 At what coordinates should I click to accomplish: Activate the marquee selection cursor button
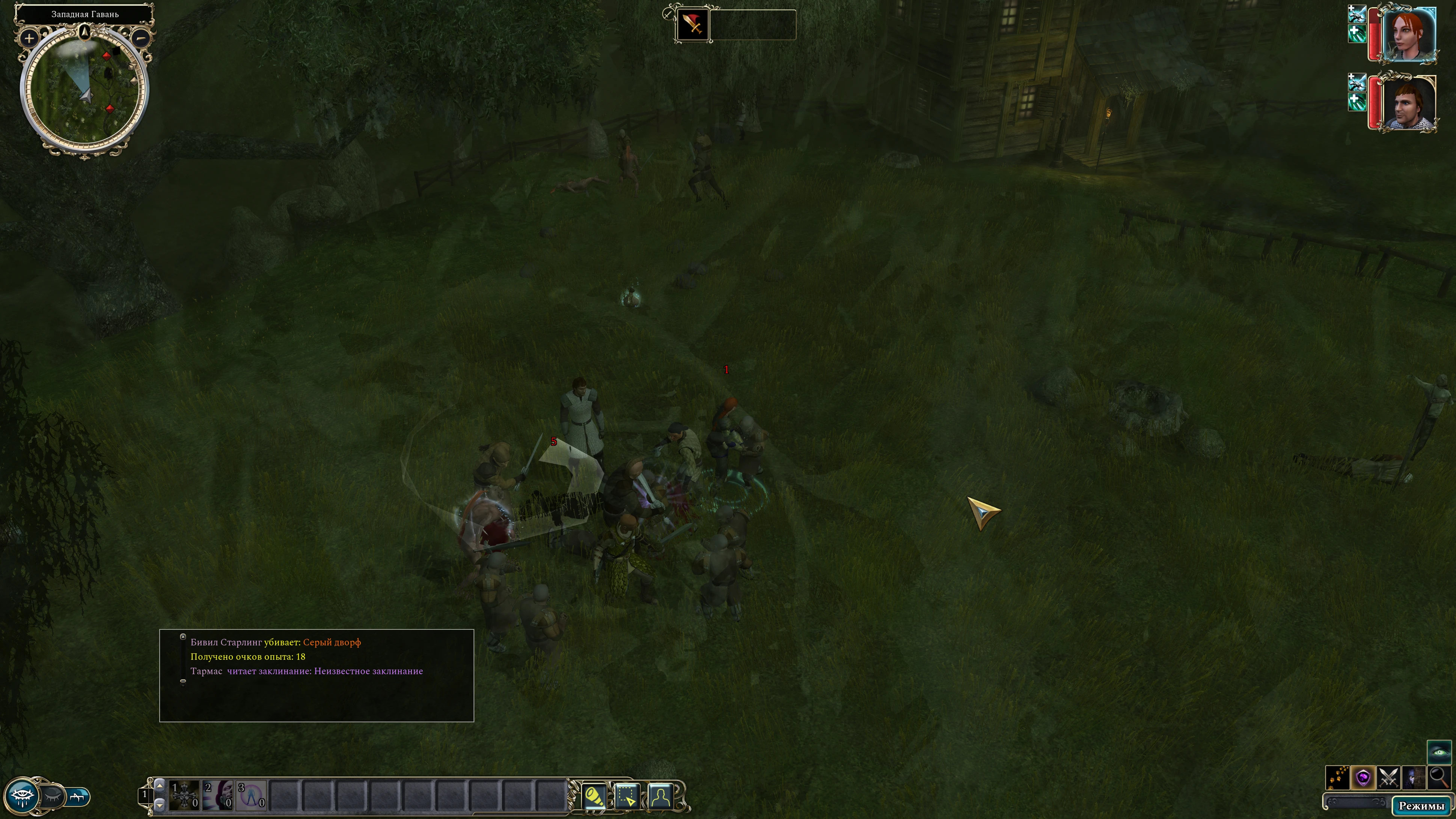coord(627,796)
